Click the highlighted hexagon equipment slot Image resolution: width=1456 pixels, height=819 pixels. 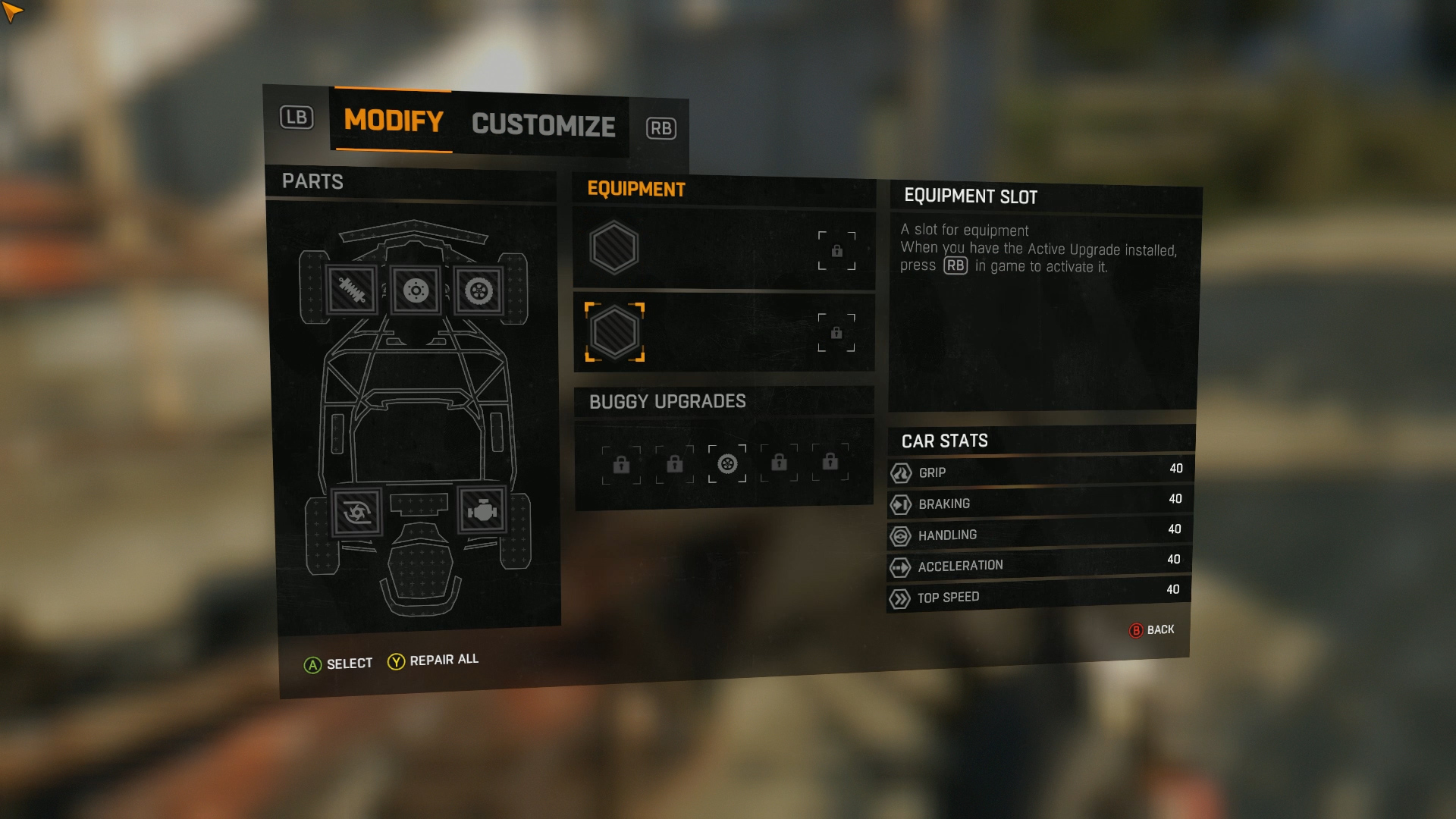[x=614, y=332]
